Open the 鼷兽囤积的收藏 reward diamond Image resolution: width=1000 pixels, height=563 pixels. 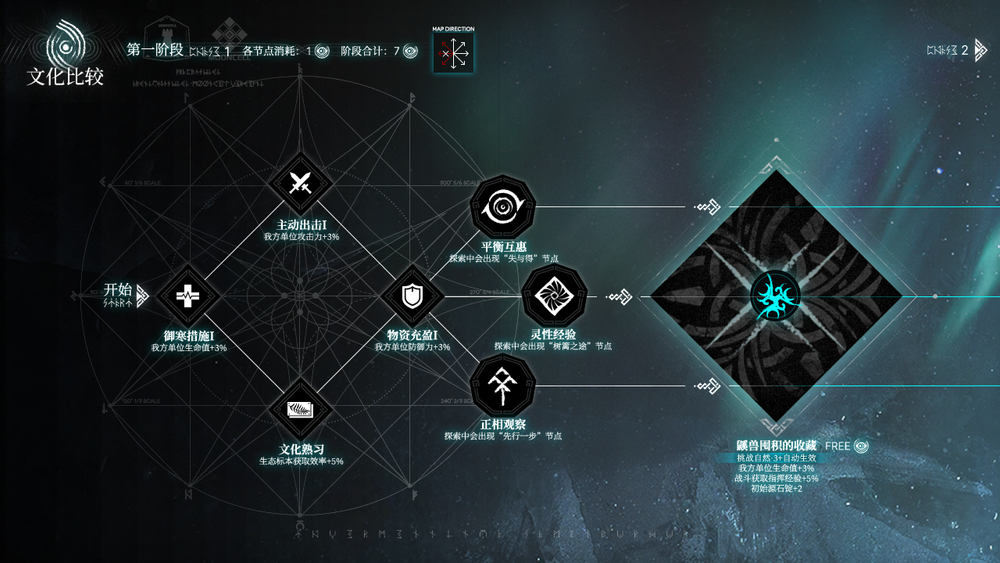click(777, 296)
